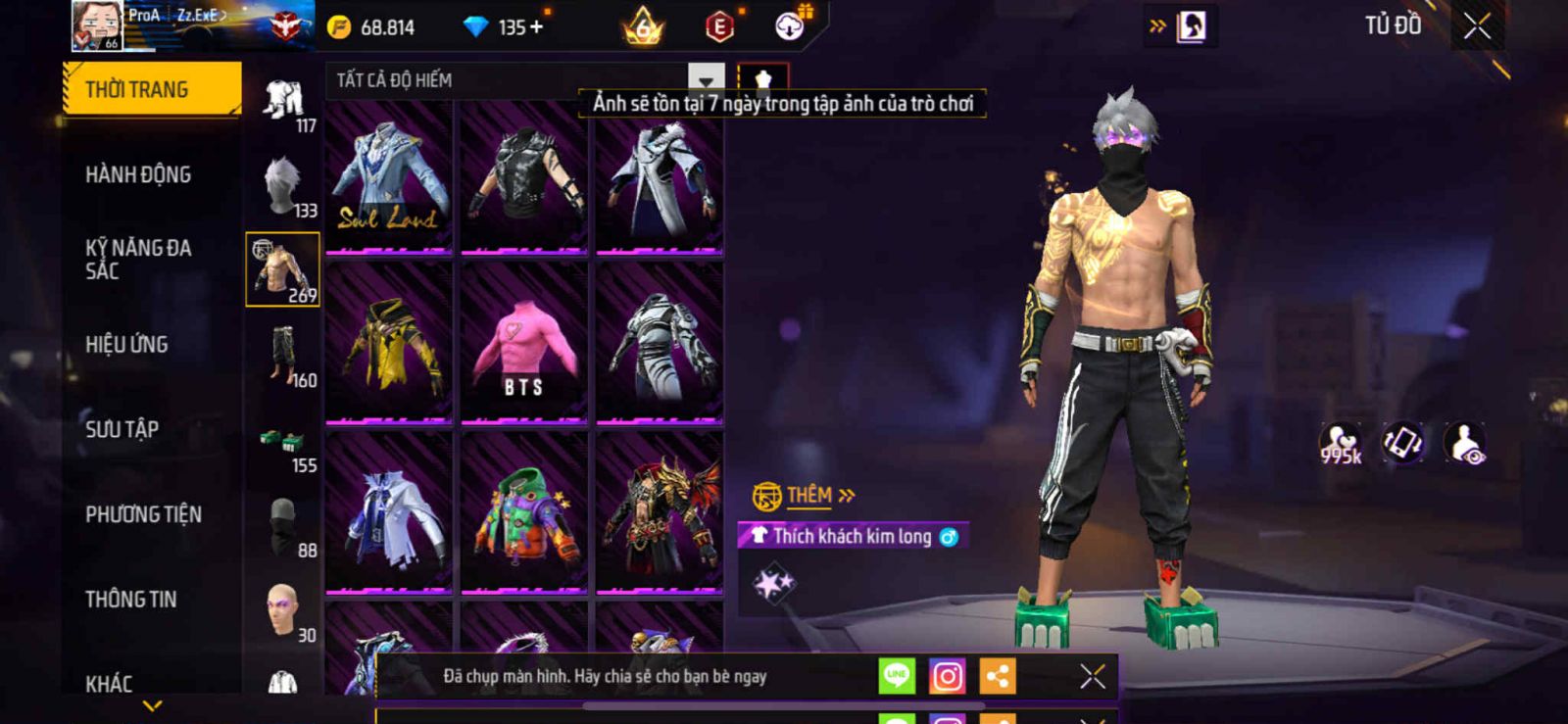Select the KỸ NĂNG ĐA SẮC tab
Viewport: 1568px width, 724px height.
coord(138,260)
